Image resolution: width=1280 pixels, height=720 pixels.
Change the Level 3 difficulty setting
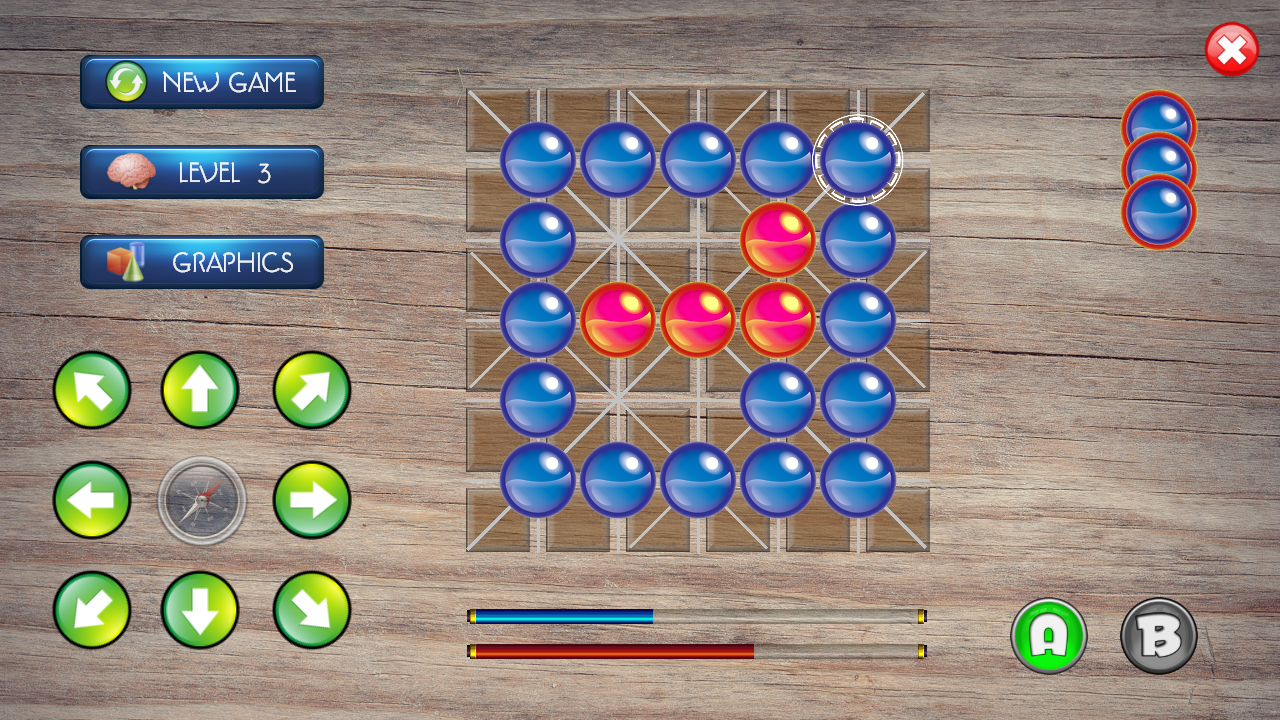202,172
